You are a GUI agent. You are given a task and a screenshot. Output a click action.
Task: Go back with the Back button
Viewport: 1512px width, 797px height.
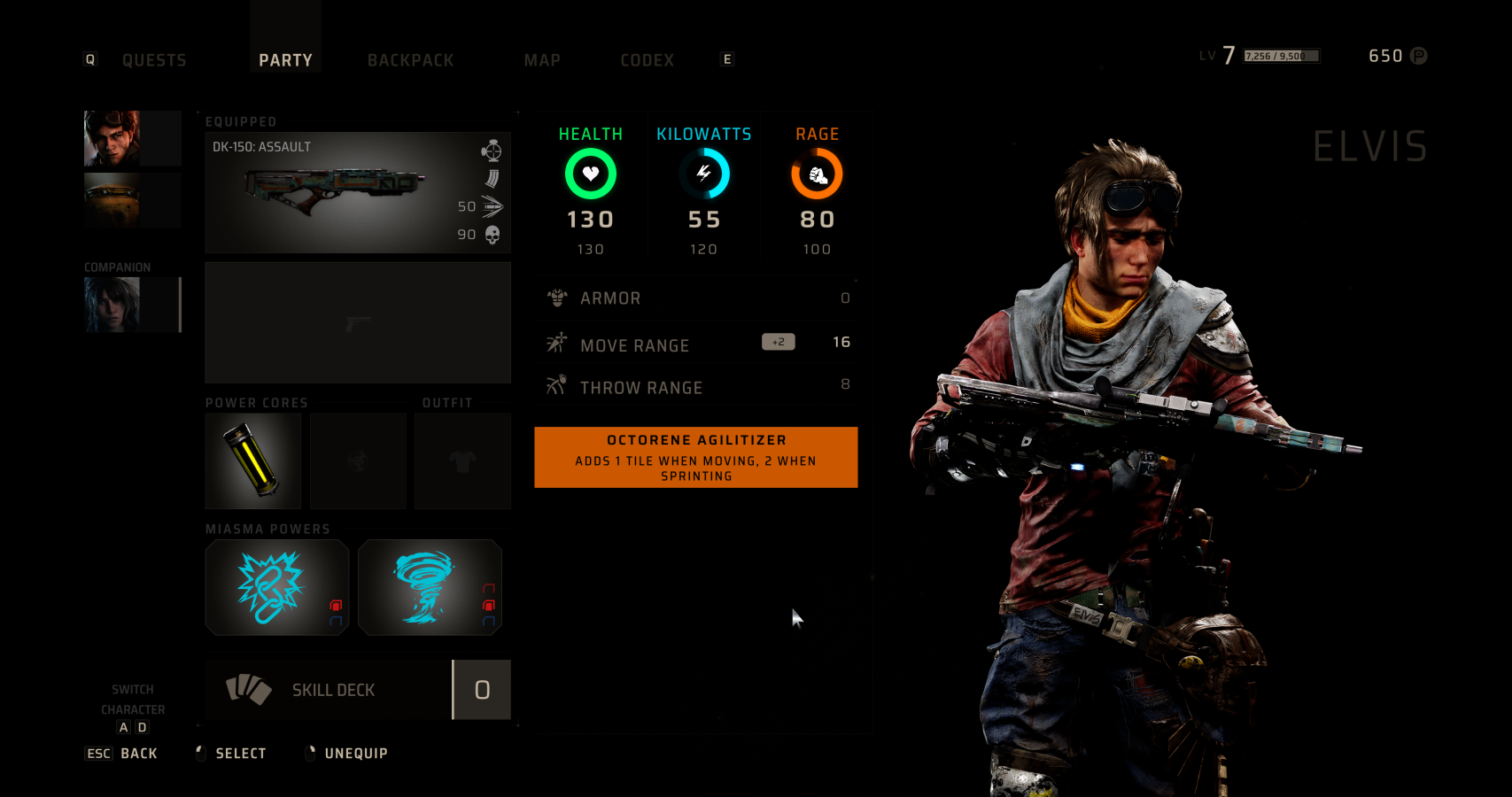coord(138,754)
